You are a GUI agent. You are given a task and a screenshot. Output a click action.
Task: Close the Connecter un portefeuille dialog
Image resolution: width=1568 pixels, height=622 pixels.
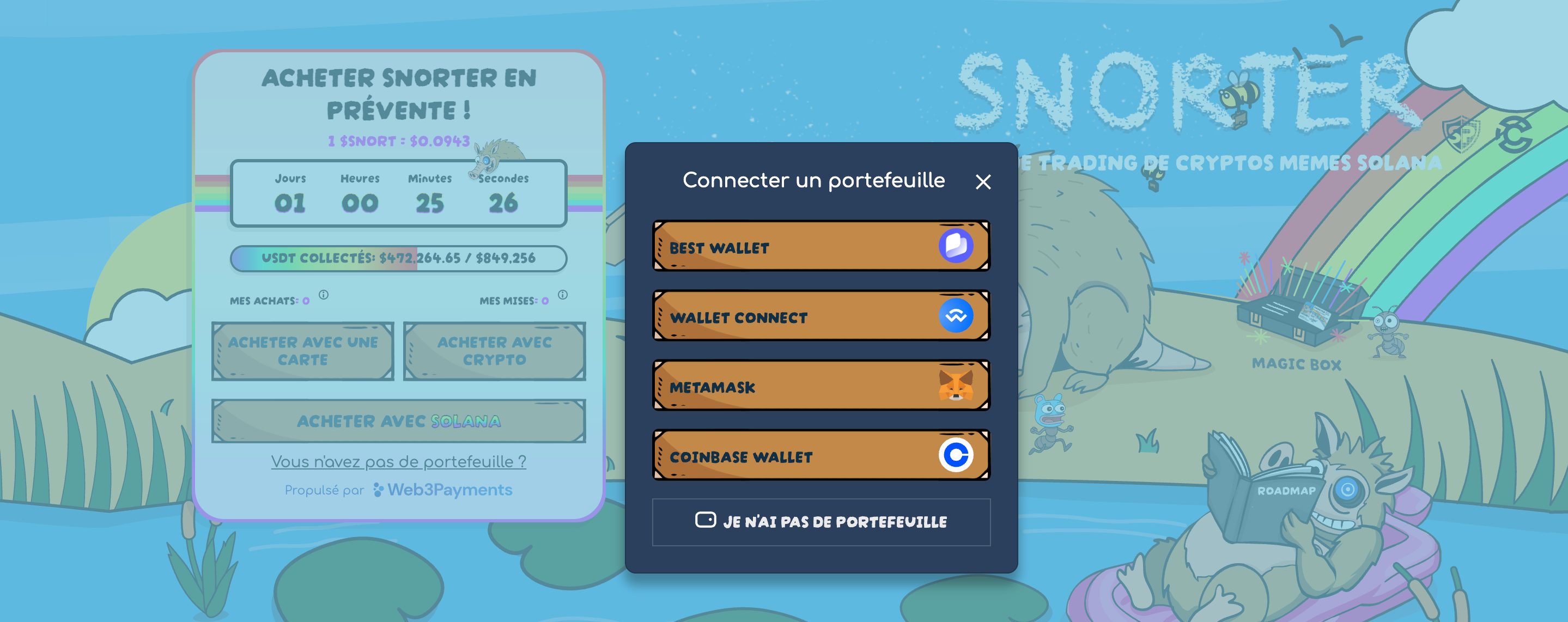pyautogui.click(x=983, y=181)
